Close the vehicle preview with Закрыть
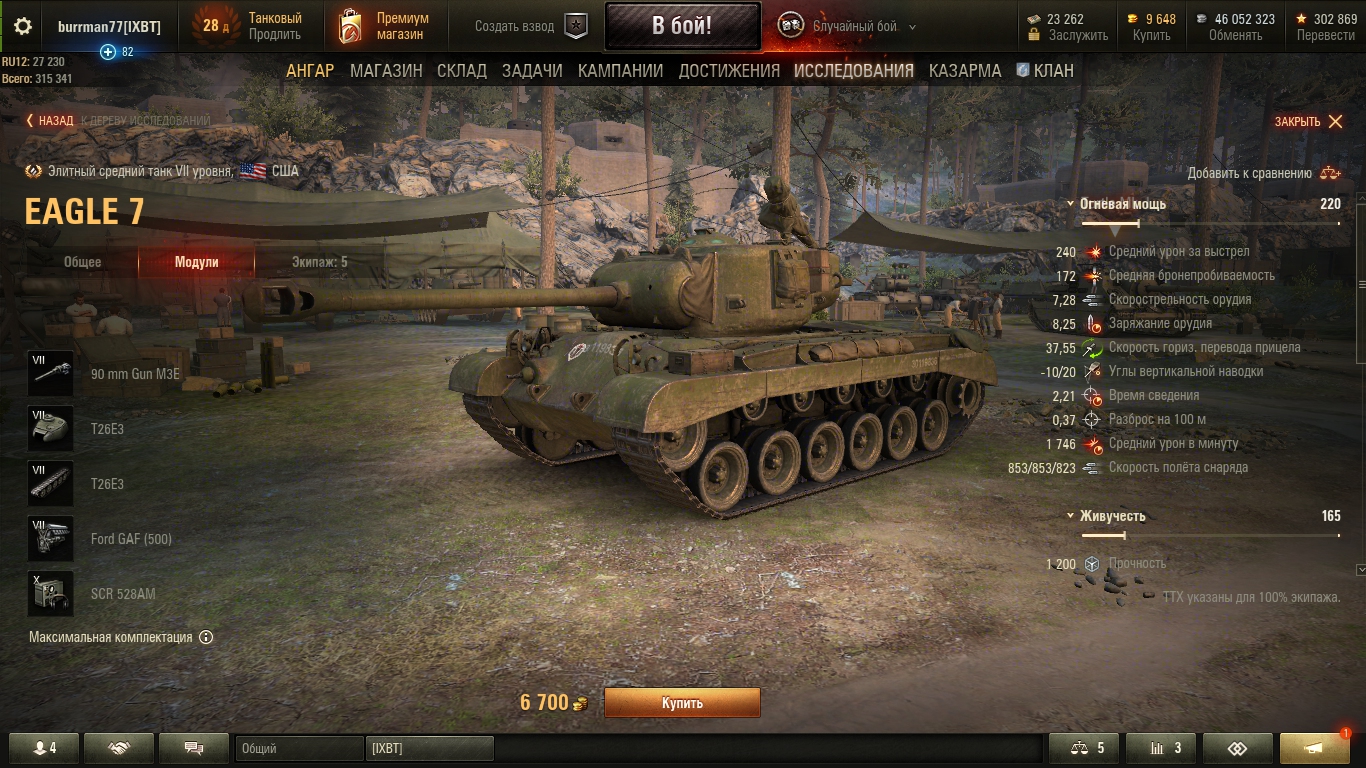 [x=1308, y=122]
